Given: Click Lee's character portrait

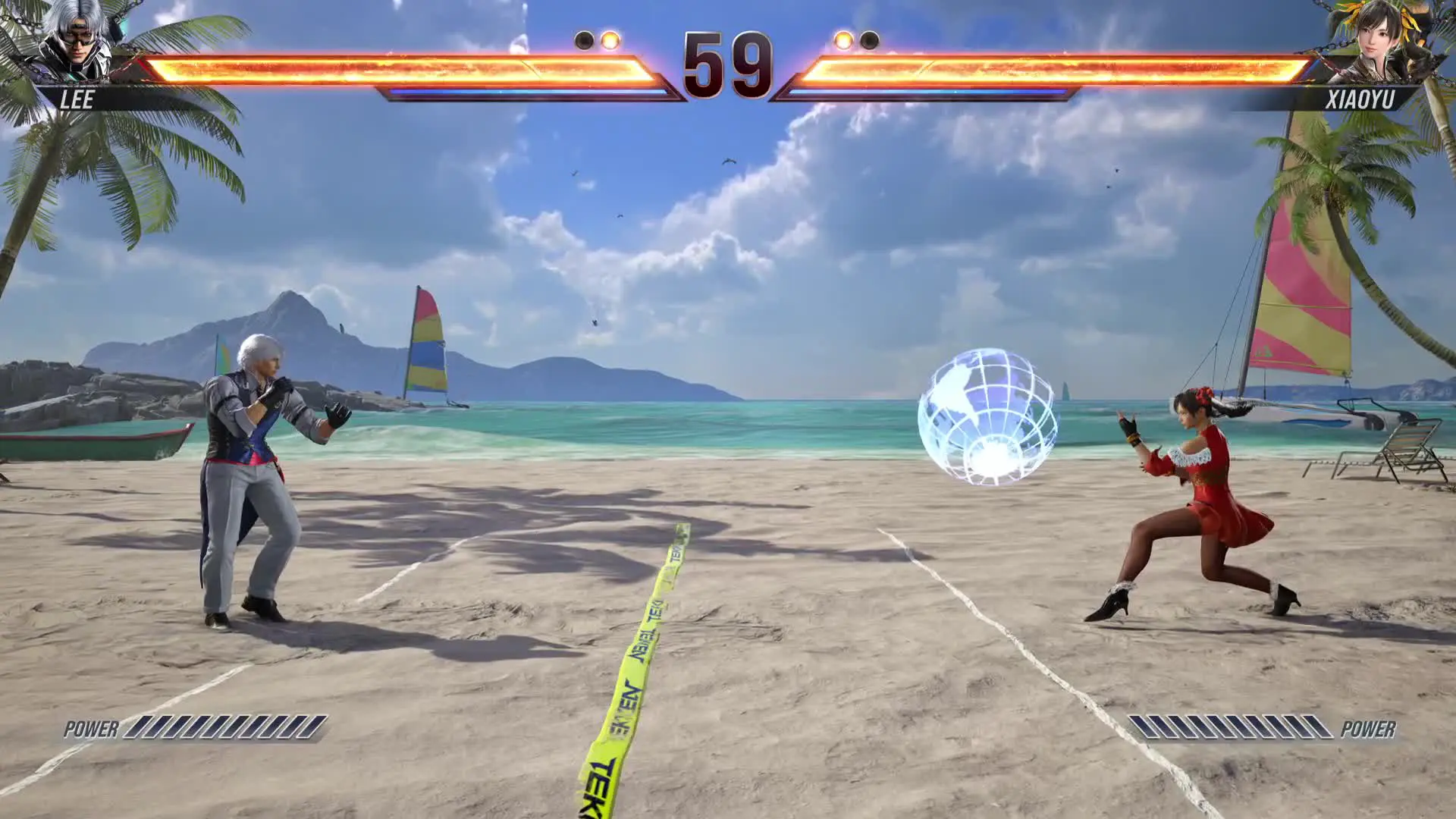Looking at the screenshot, I should coord(74,41).
